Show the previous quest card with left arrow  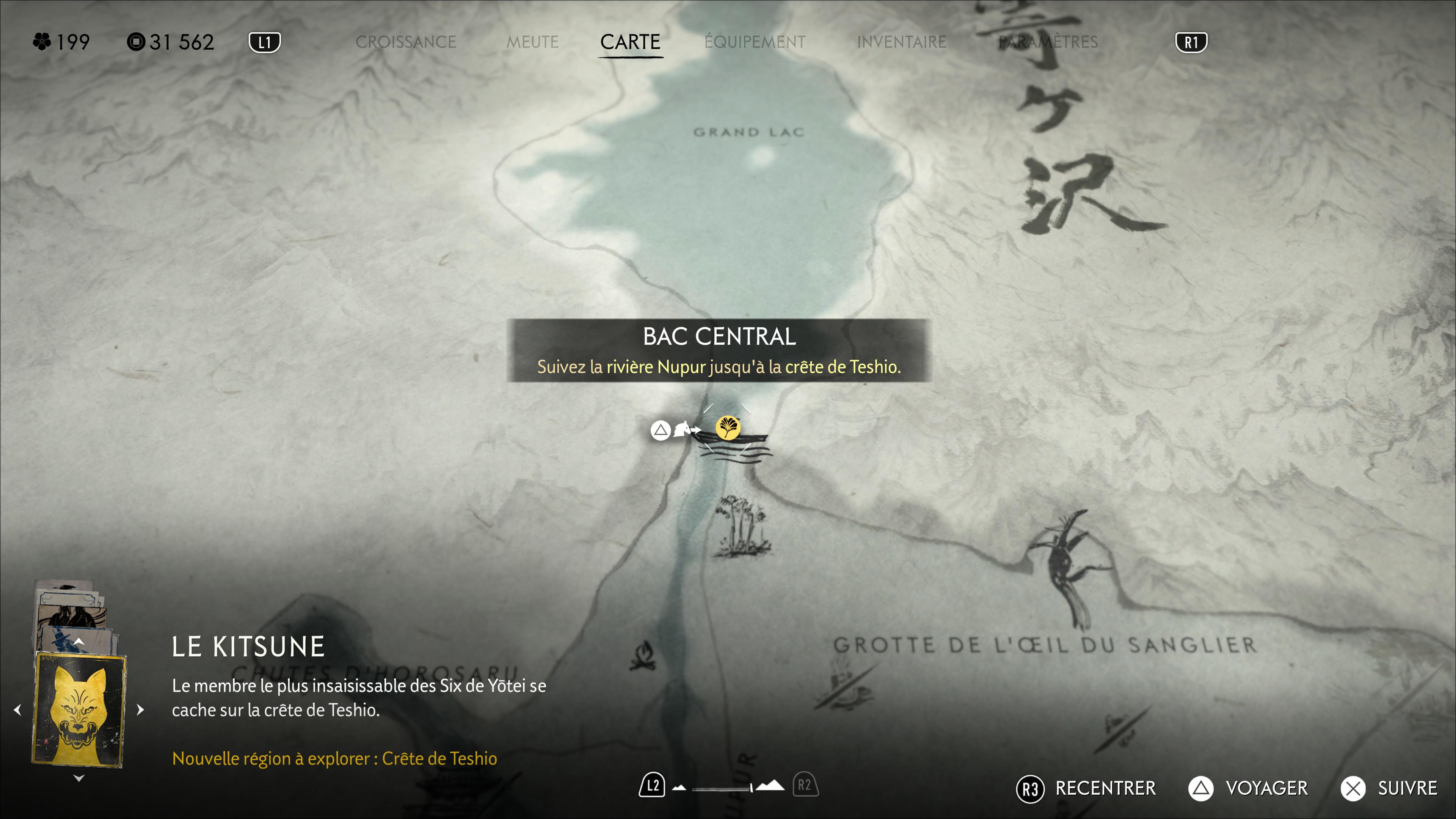[x=17, y=709]
